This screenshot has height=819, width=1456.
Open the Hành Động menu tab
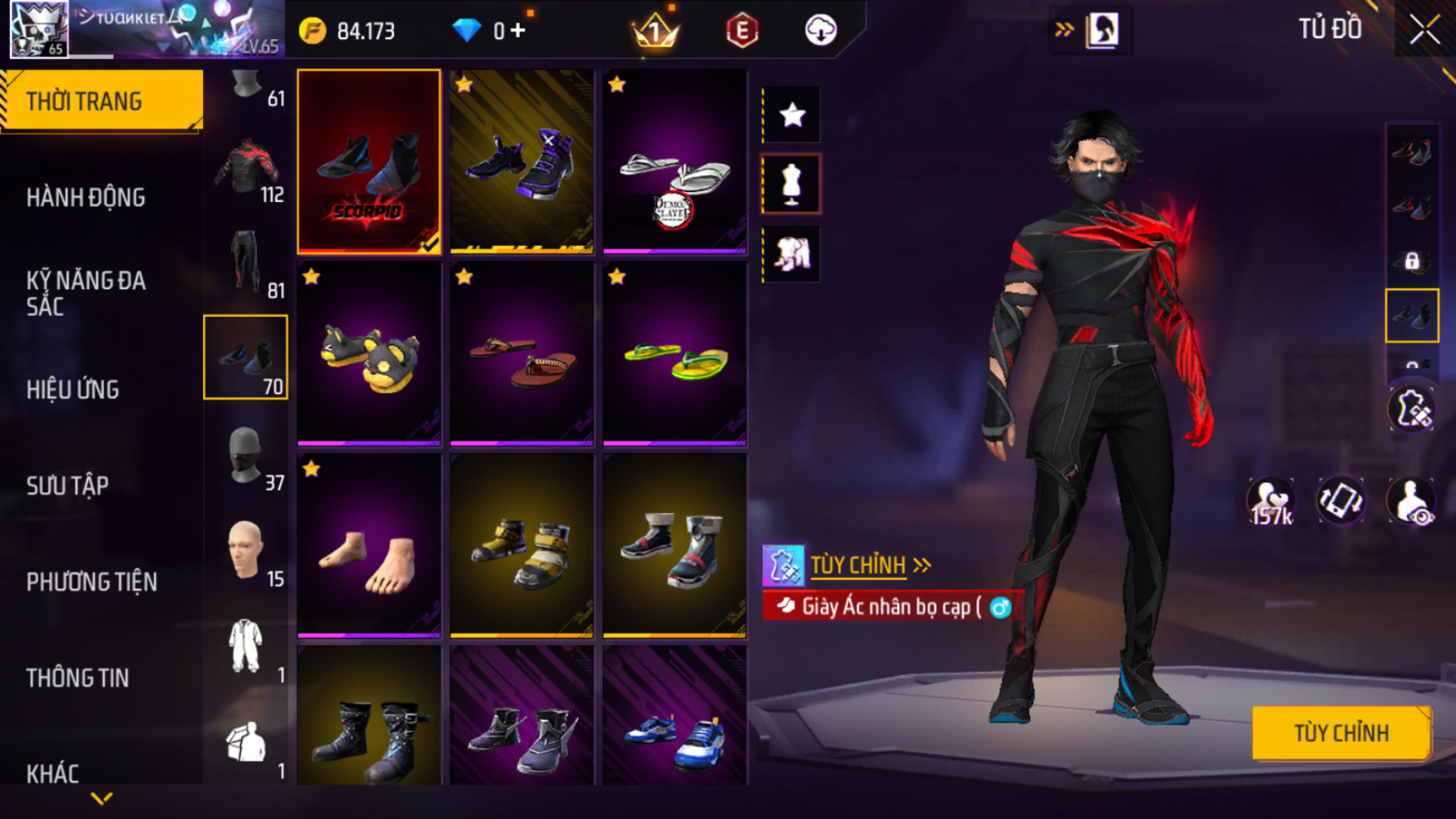(x=86, y=198)
